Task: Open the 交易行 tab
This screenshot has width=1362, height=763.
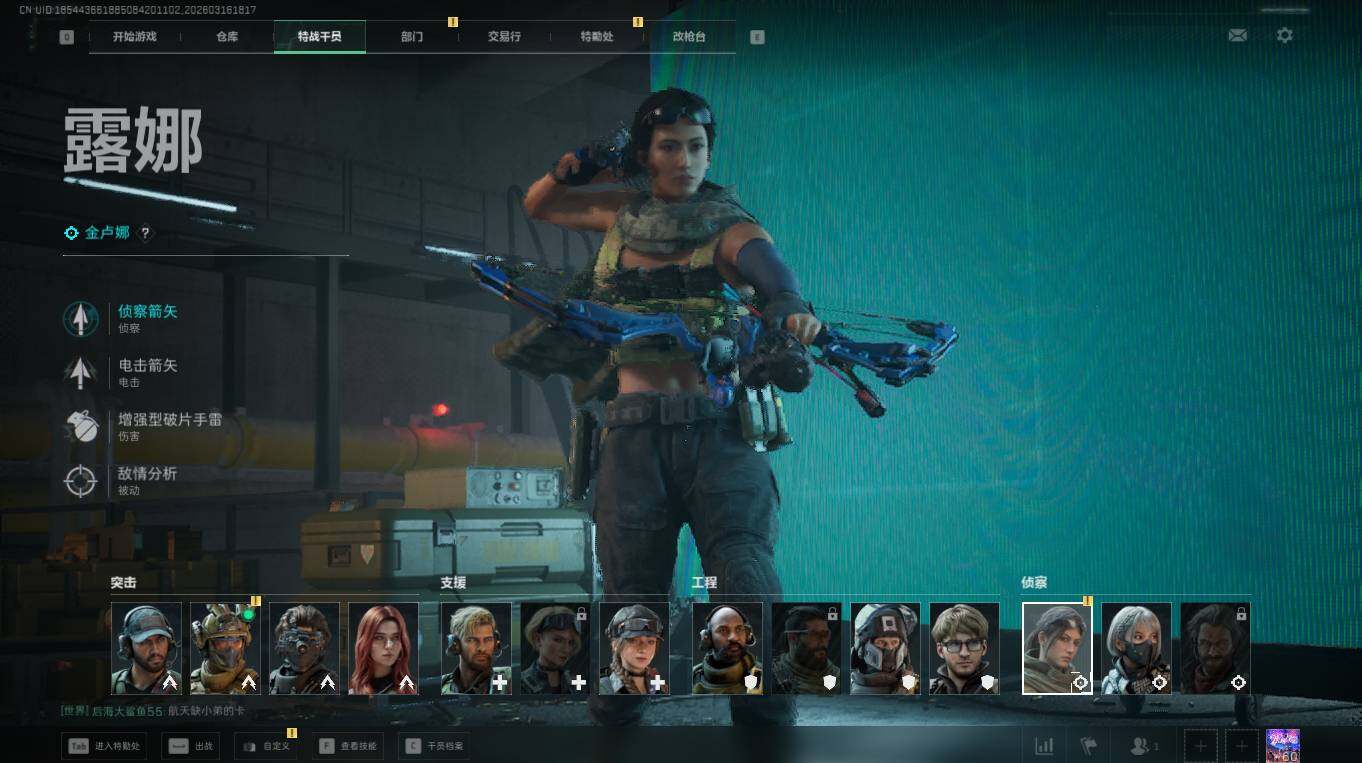Action: tap(504, 37)
